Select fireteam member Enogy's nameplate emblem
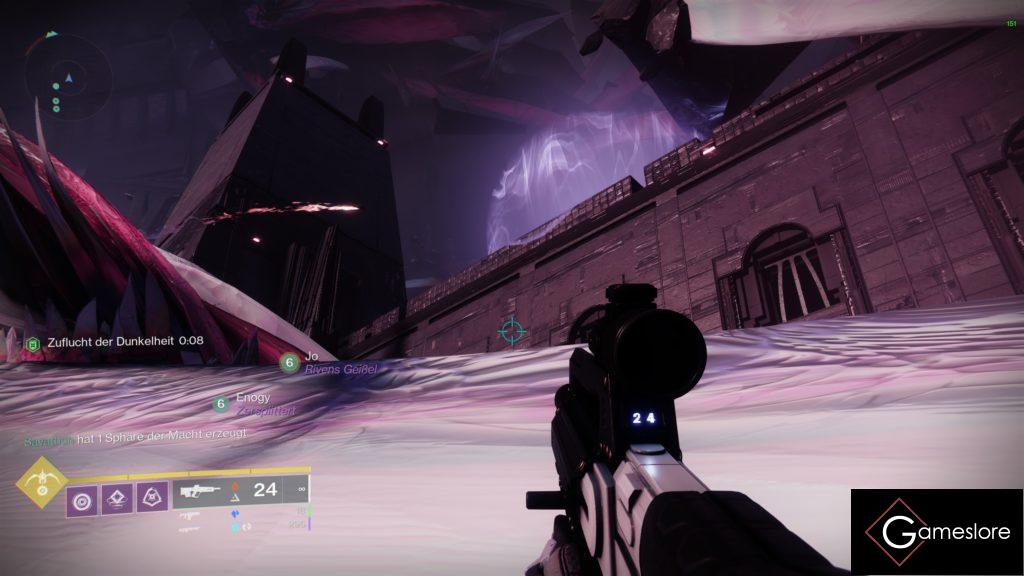1024x576 pixels. point(221,404)
